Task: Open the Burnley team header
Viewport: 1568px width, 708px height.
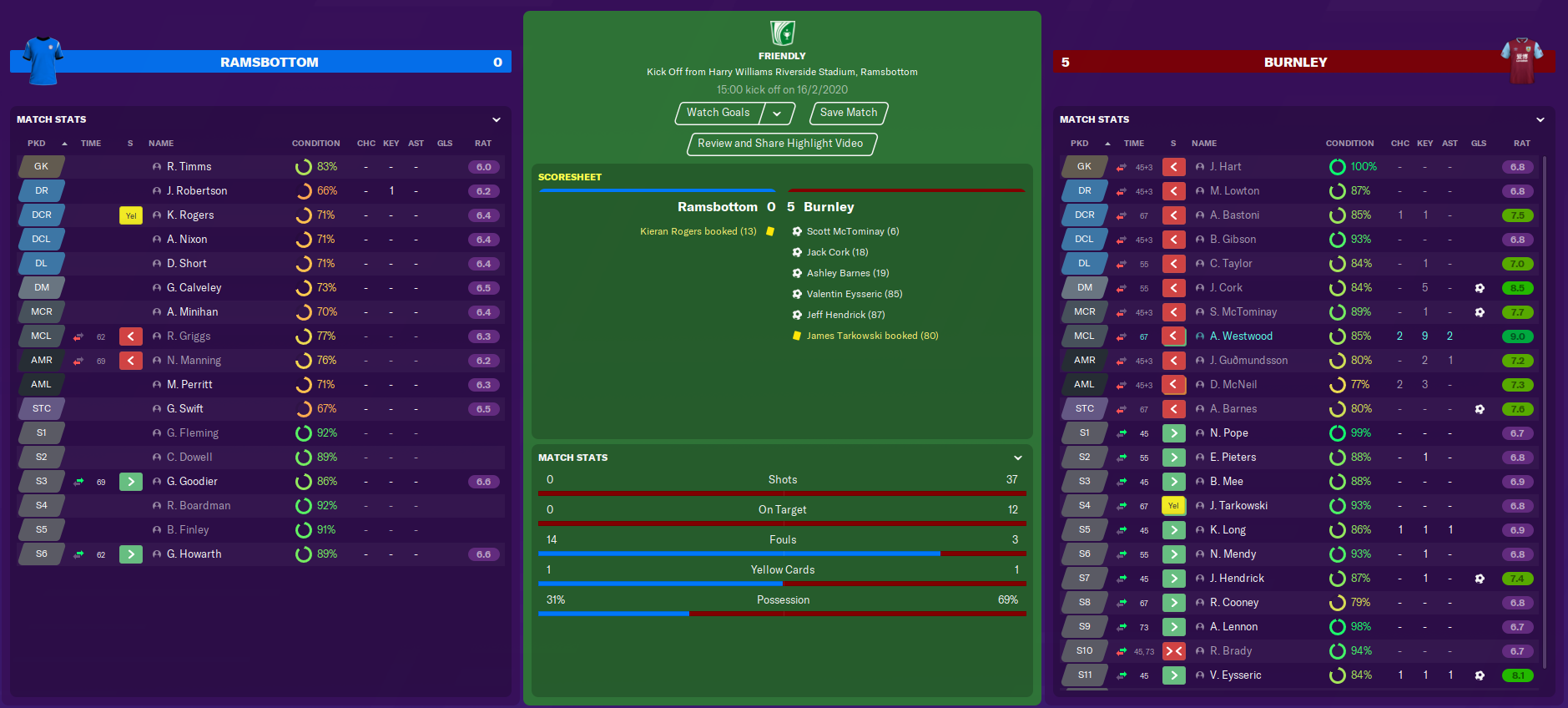Action: tap(1294, 63)
